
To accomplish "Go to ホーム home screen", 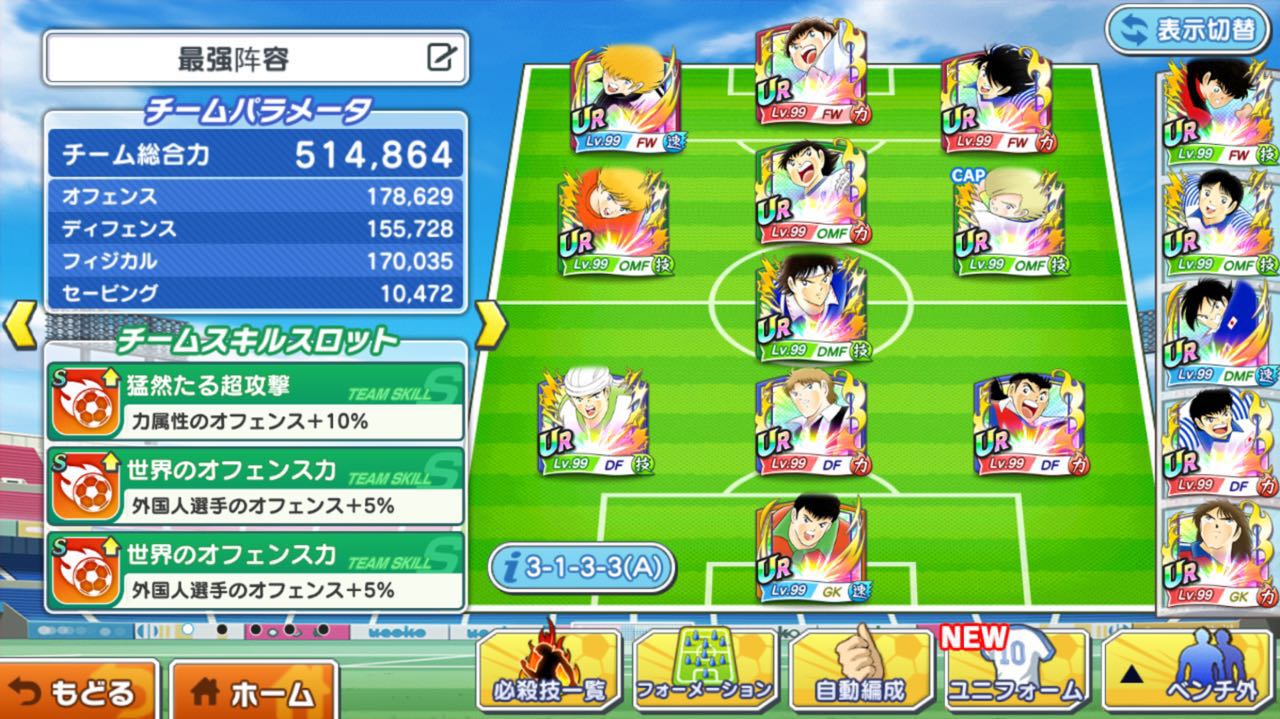I will click(254, 691).
